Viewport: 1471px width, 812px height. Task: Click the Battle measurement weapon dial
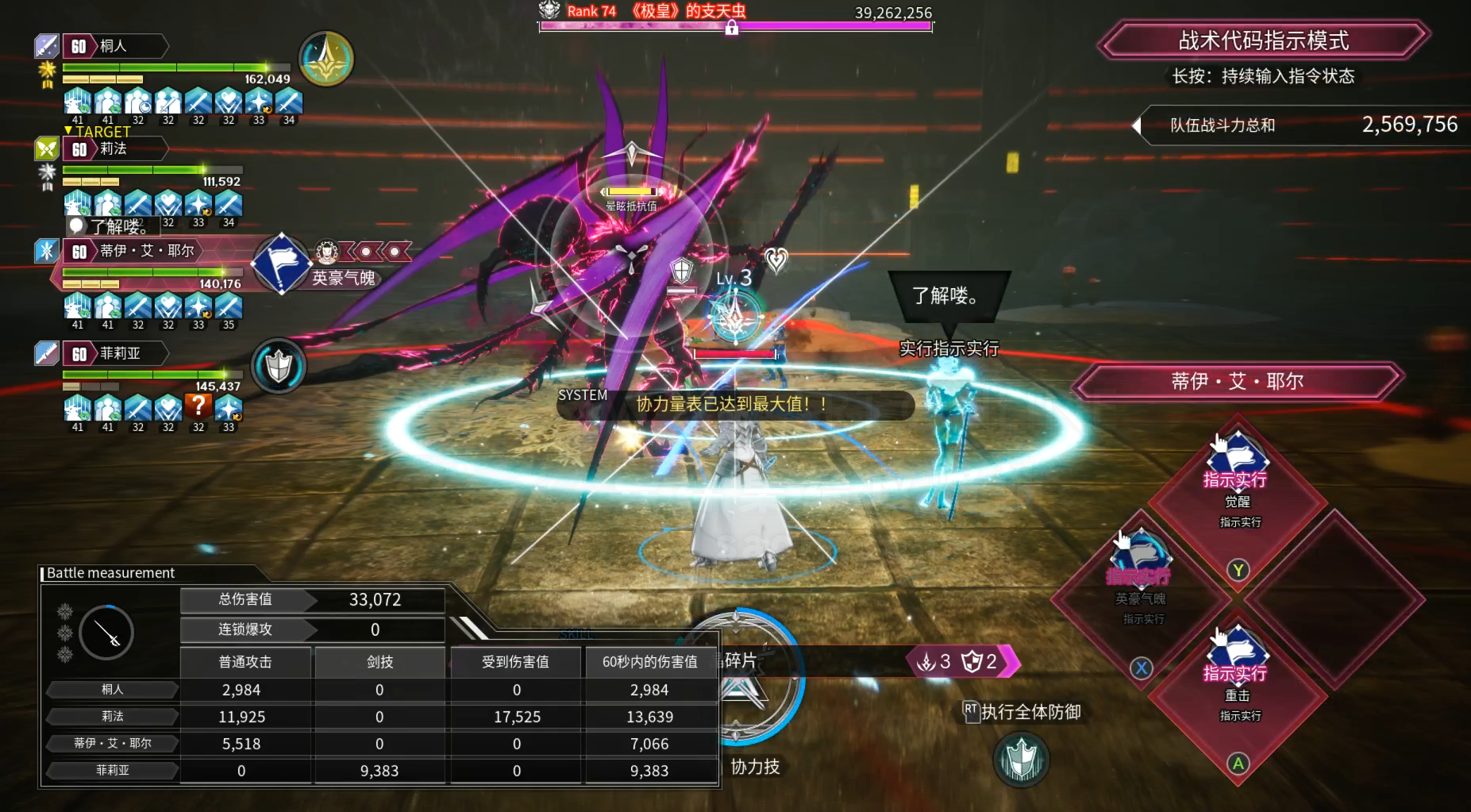[106, 632]
